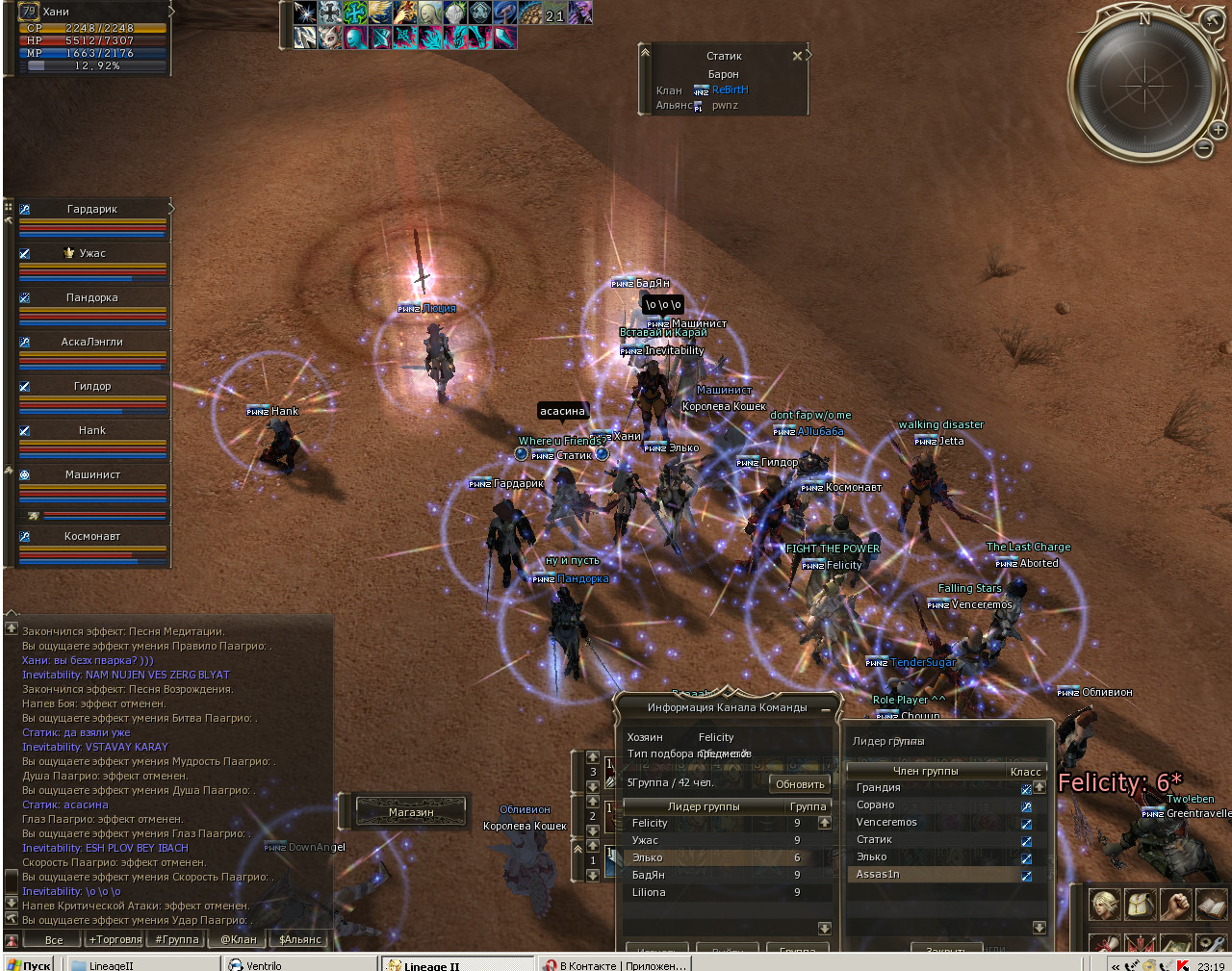Screen dimensions: 1232x971
Task: Zoom out the compass radar
Action: (x=1203, y=148)
